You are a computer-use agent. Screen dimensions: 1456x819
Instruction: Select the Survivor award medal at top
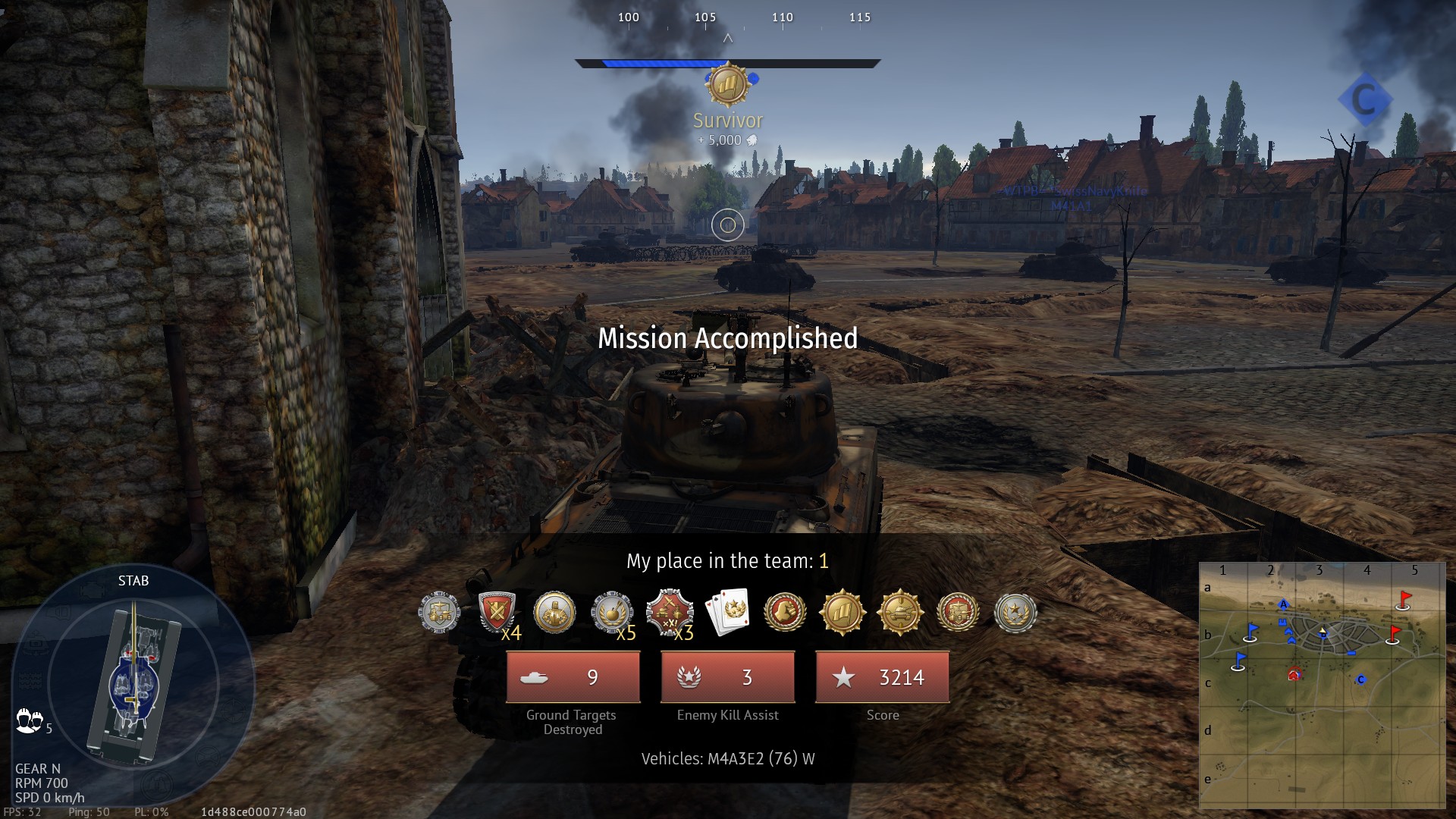tap(727, 84)
